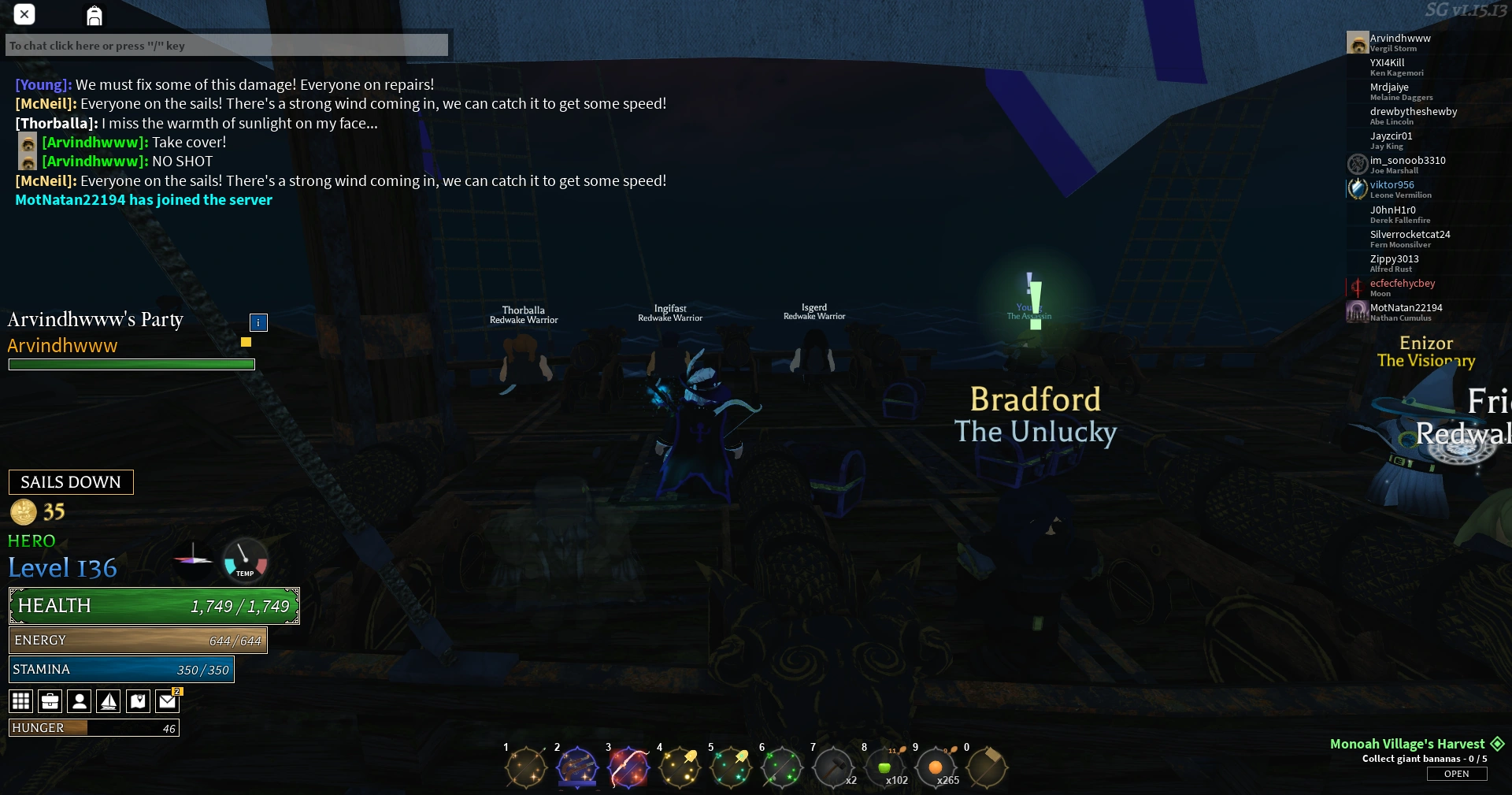Toggle the SAILS DOWN indicator
This screenshot has height=795, width=1512.
pos(70,481)
